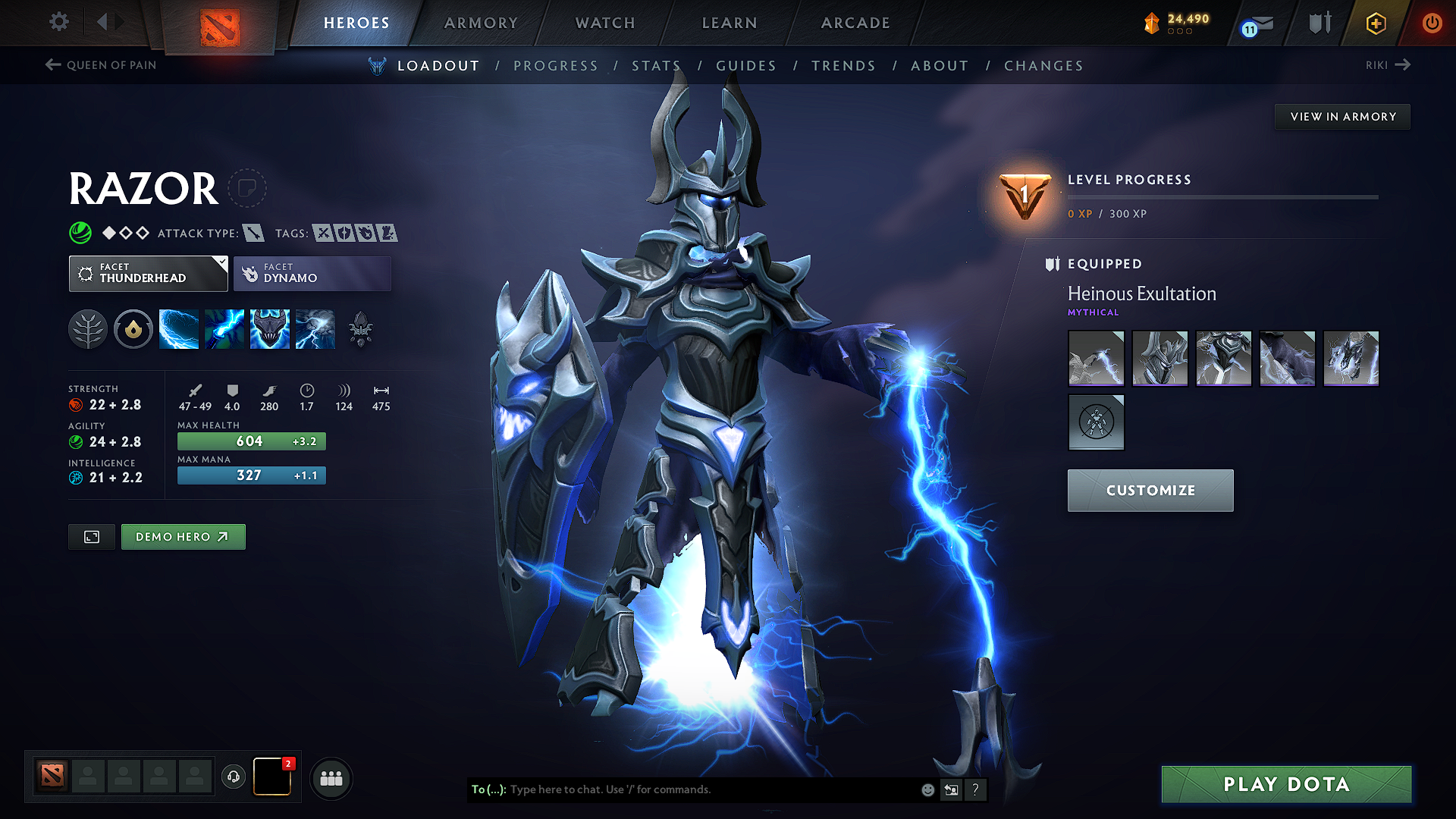Image resolution: width=1456 pixels, height=819 pixels.
Task: Open the settings gear icon
Action: coord(58,22)
